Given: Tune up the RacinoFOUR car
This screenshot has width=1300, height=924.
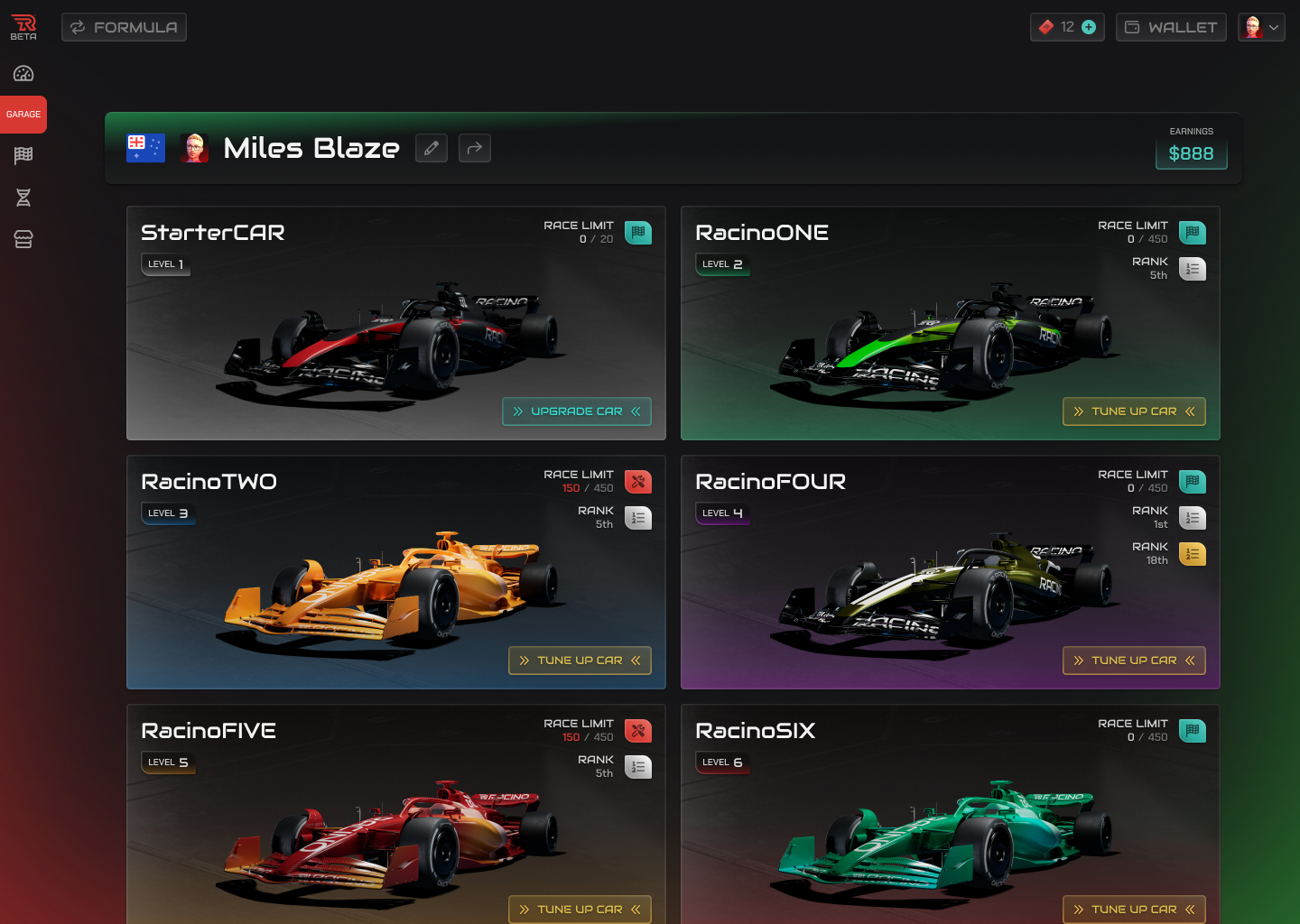Looking at the screenshot, I should 1134,661.
